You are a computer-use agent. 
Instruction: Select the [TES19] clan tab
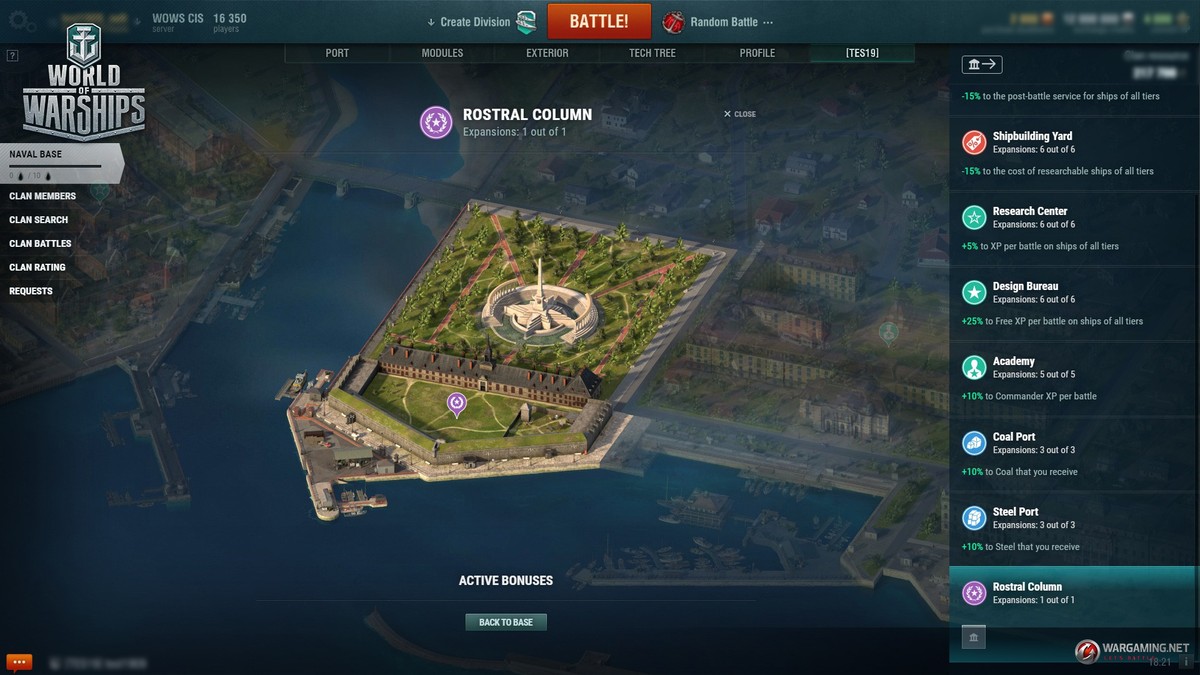click(862, 53)
